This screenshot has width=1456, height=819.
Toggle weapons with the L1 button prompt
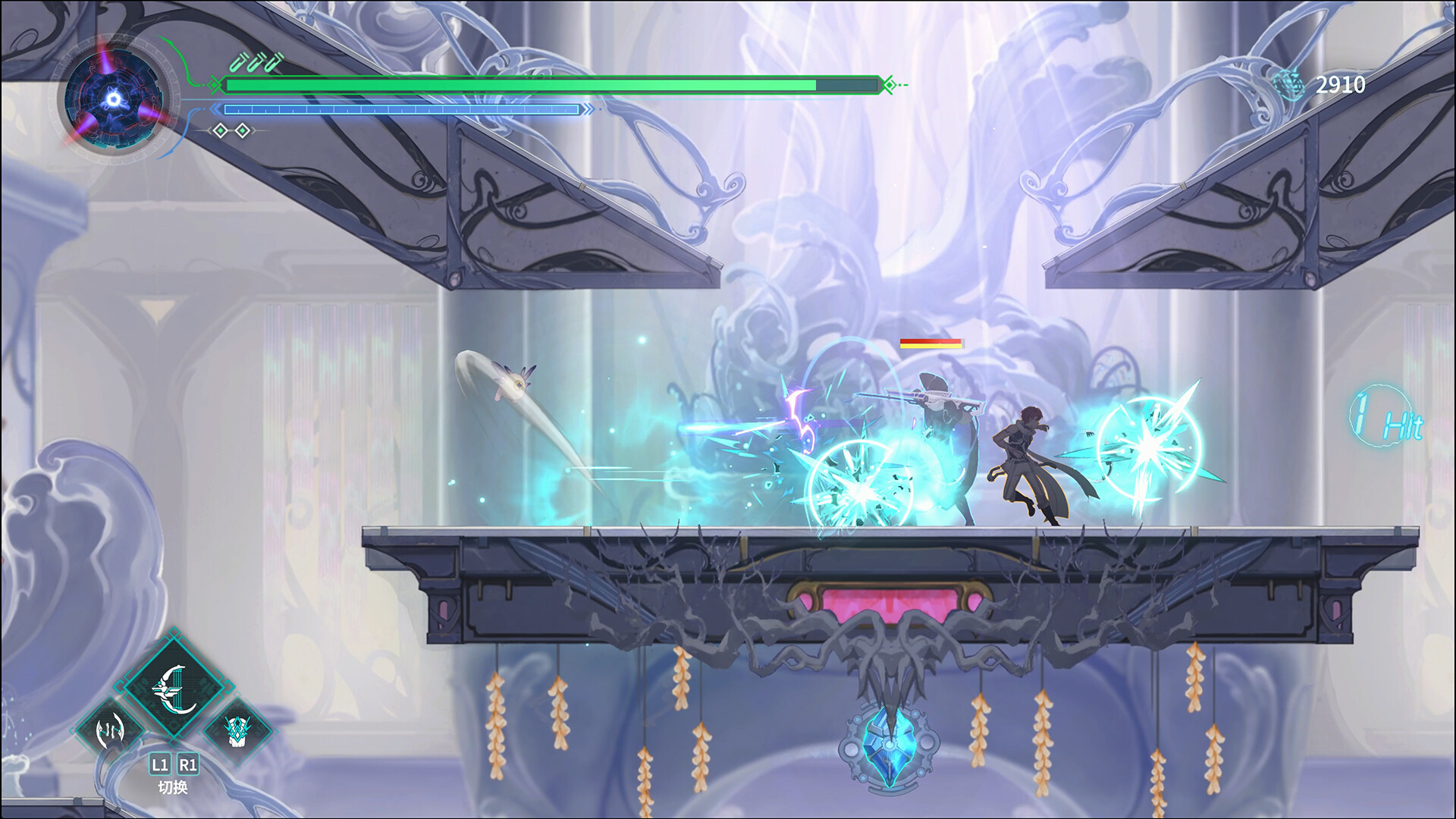point(160,764)
